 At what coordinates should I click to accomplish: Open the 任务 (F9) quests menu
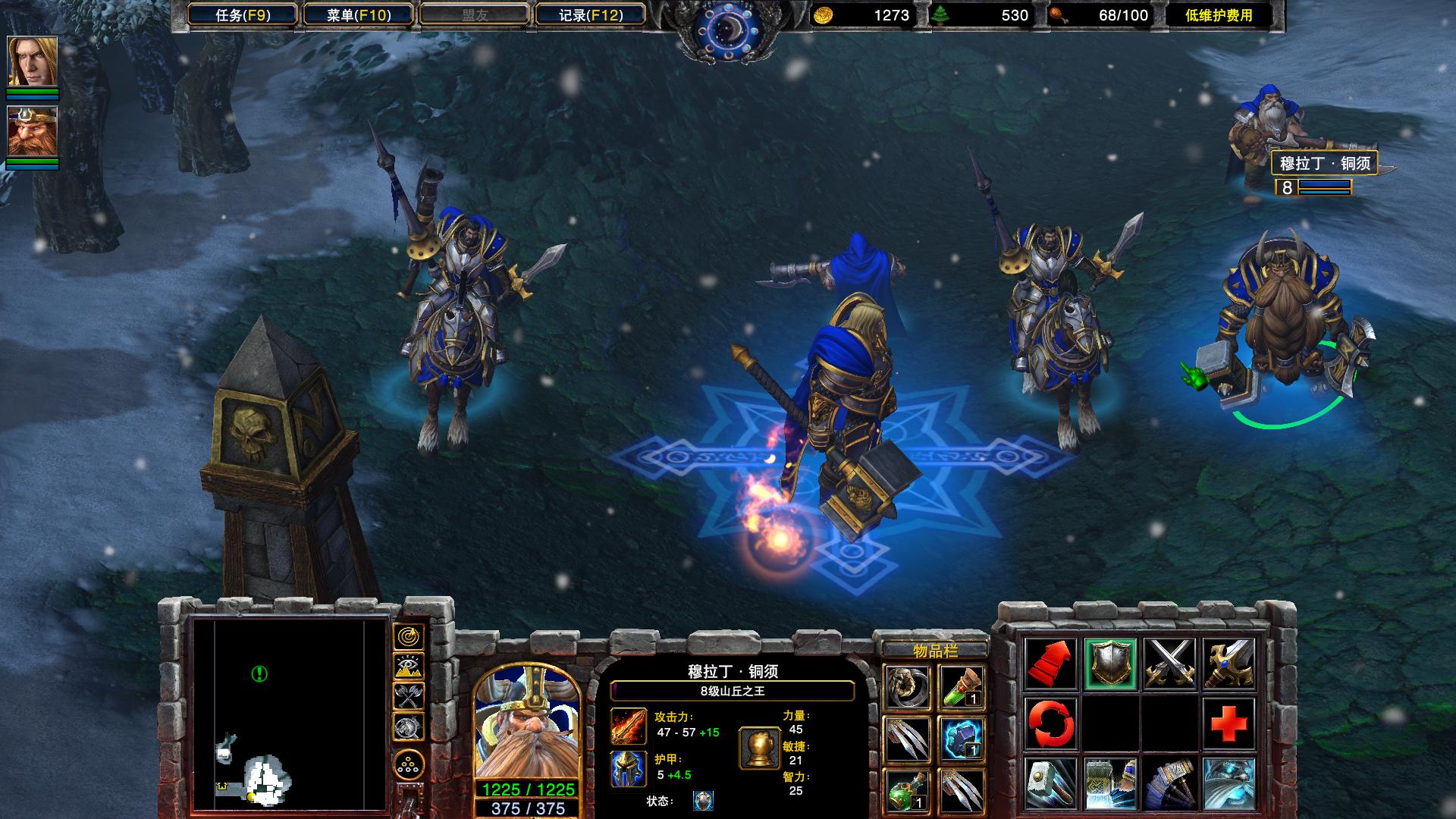coord(243,15)
